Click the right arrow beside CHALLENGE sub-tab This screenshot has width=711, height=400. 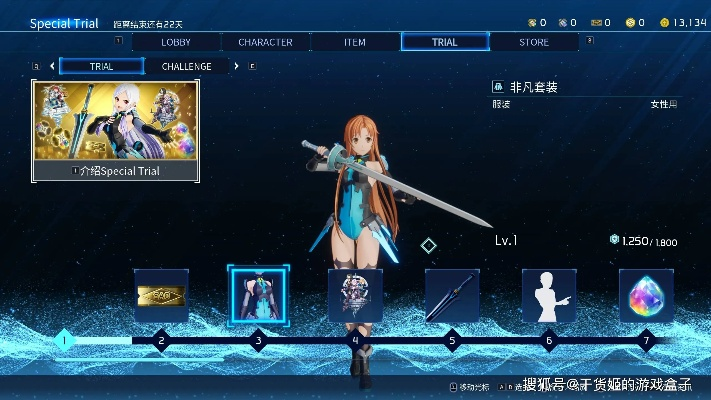click(236, 67)
